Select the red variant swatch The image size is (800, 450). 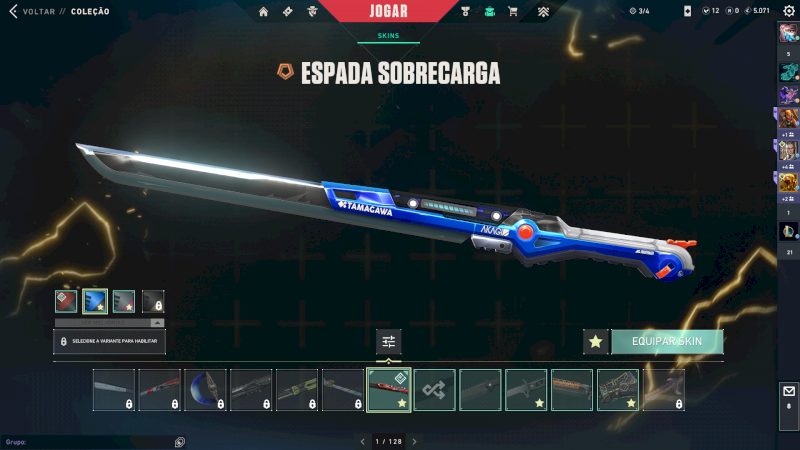66,301
